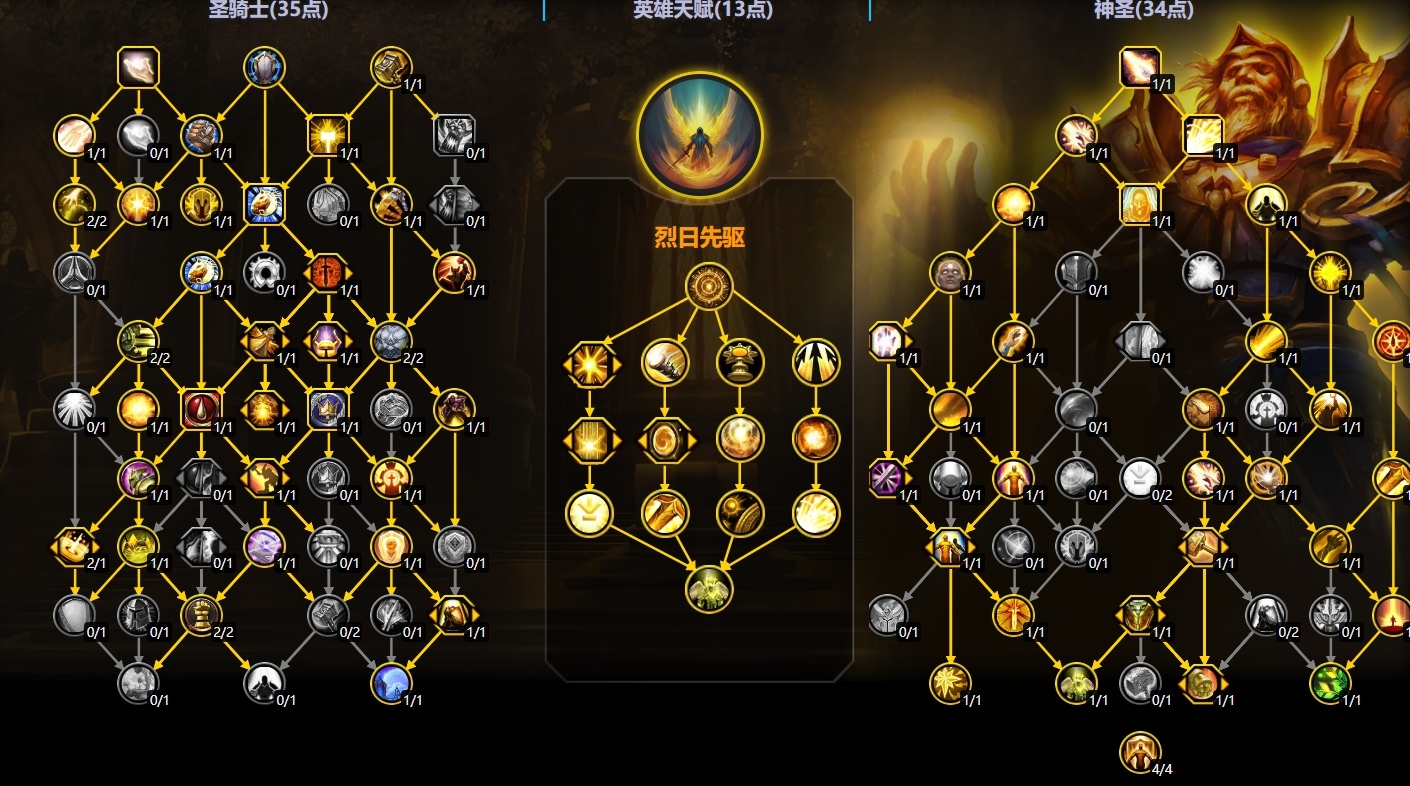1410x786 pixels.
Task: Choose the purple crowned helmet talent
Action: (328, 341)
